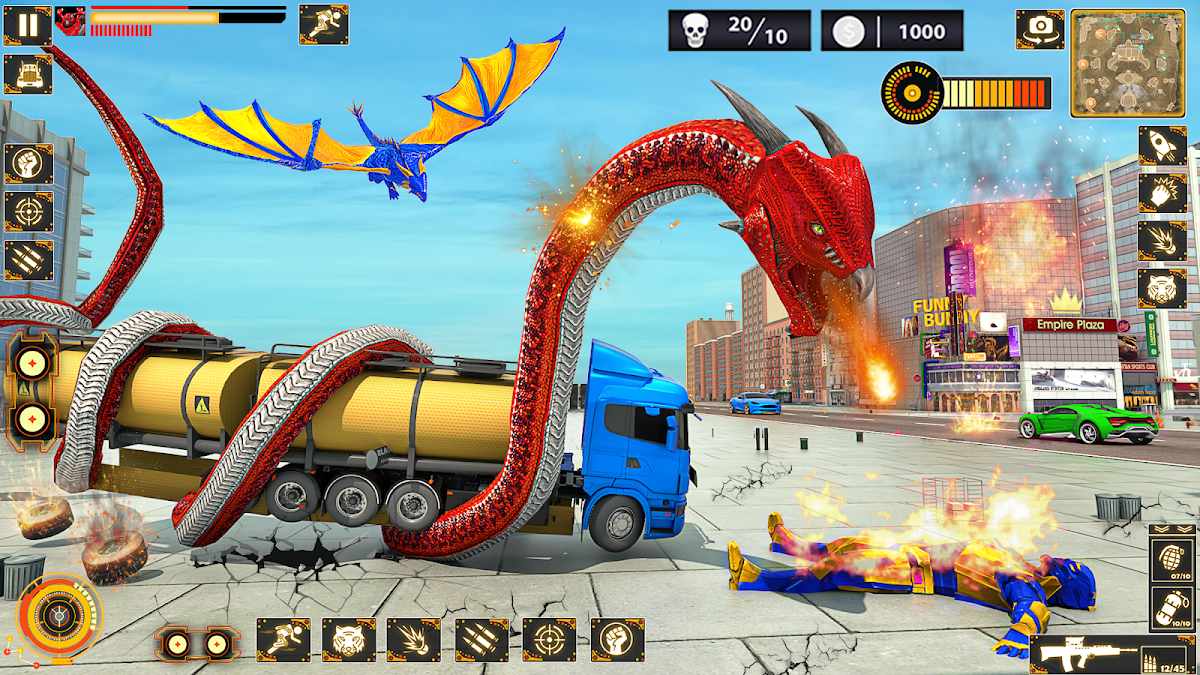This screenshot has height=675, width=1200.
Task: Pause the game
Action: pos(27,26)
